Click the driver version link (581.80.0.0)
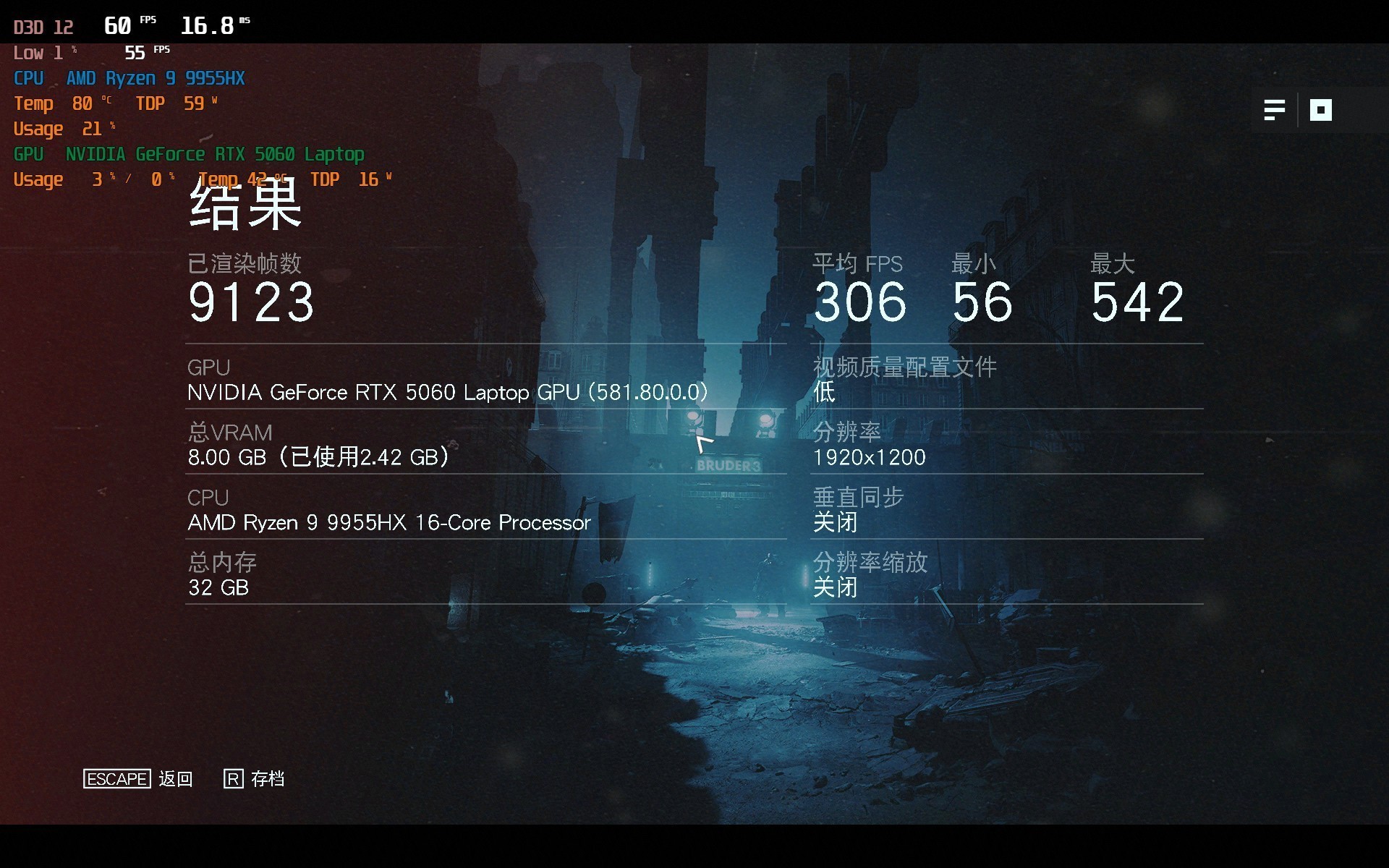Image resolution: width=1389 pixels, height=868 pixels. pyautogui.click(x=647, y=392)
